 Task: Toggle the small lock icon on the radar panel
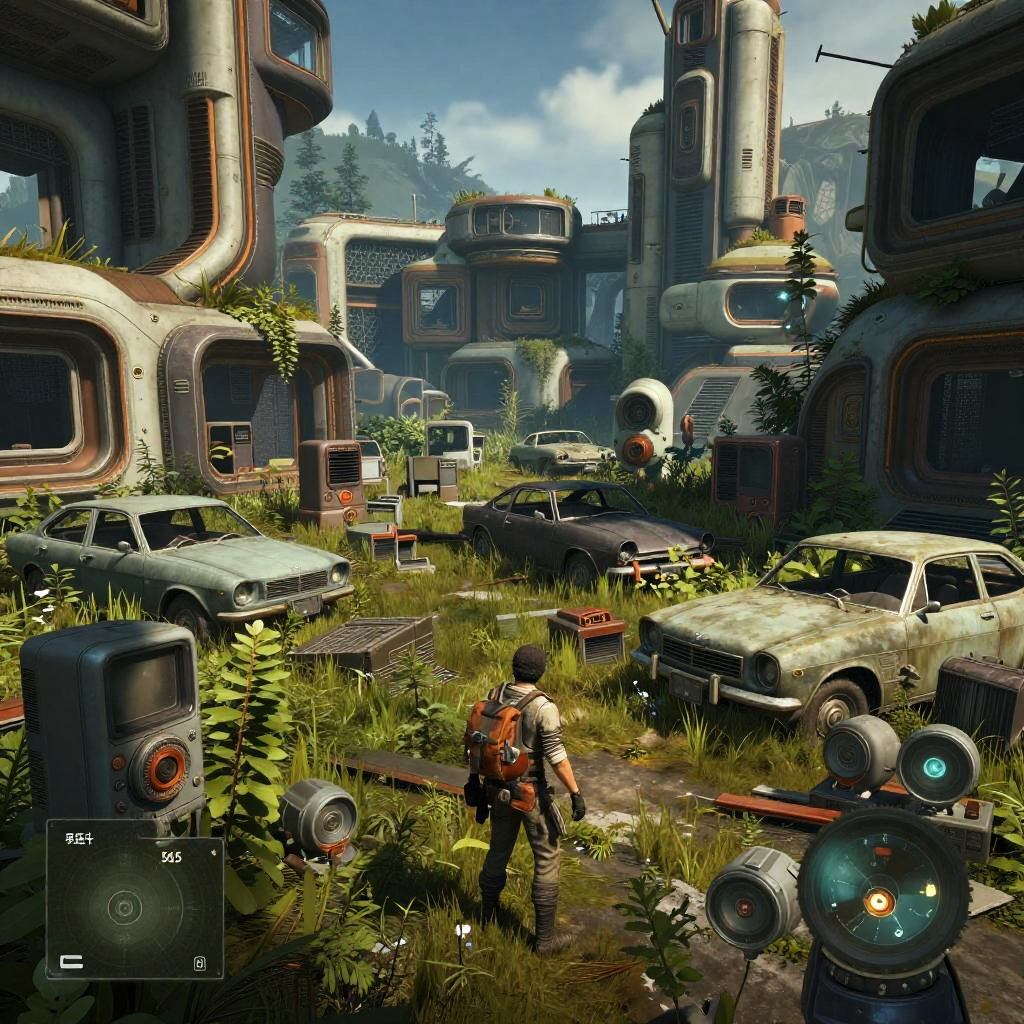pyautogui.click(x=199, y=964)
